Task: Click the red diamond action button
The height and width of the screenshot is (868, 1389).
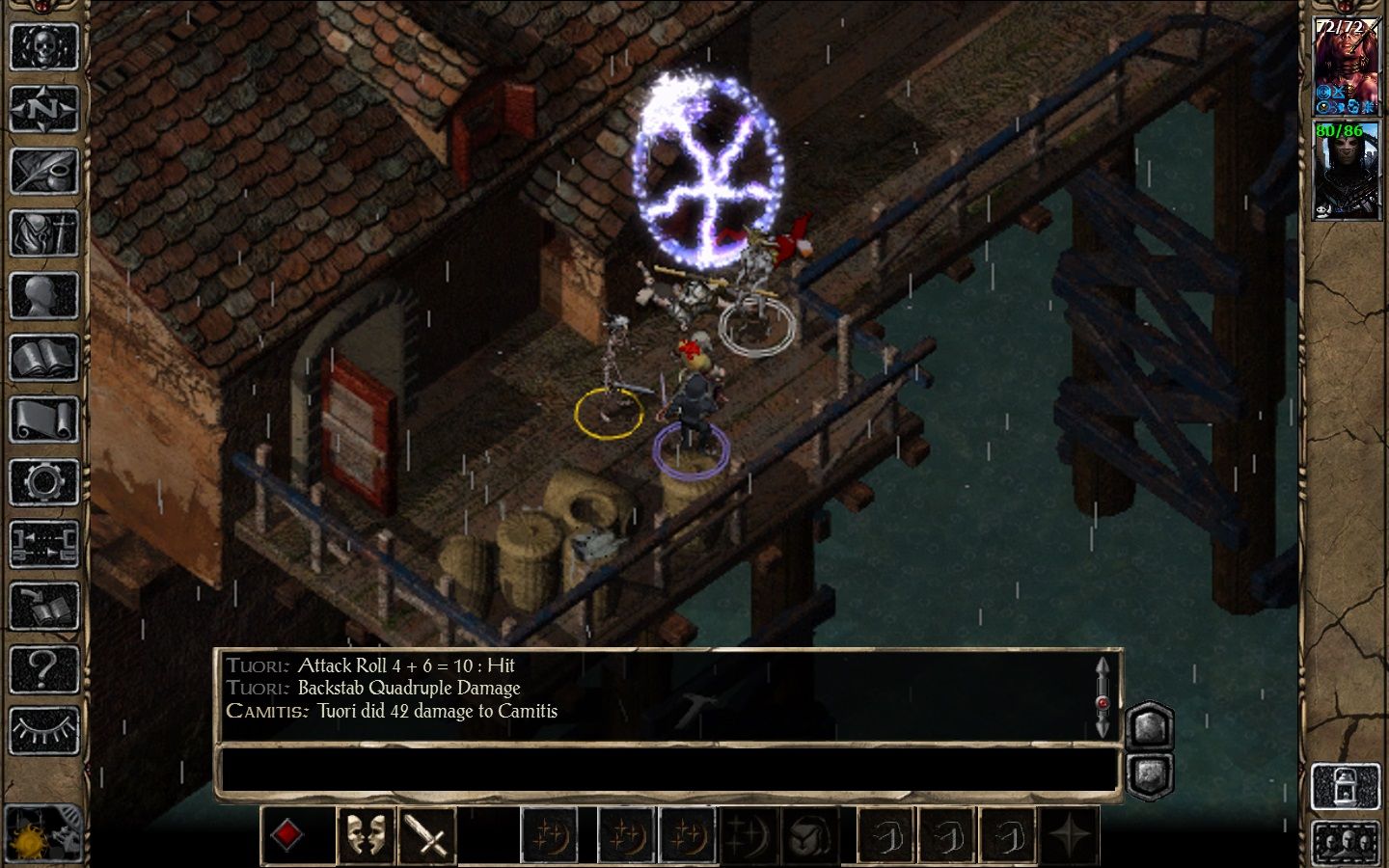Action: 287,835
